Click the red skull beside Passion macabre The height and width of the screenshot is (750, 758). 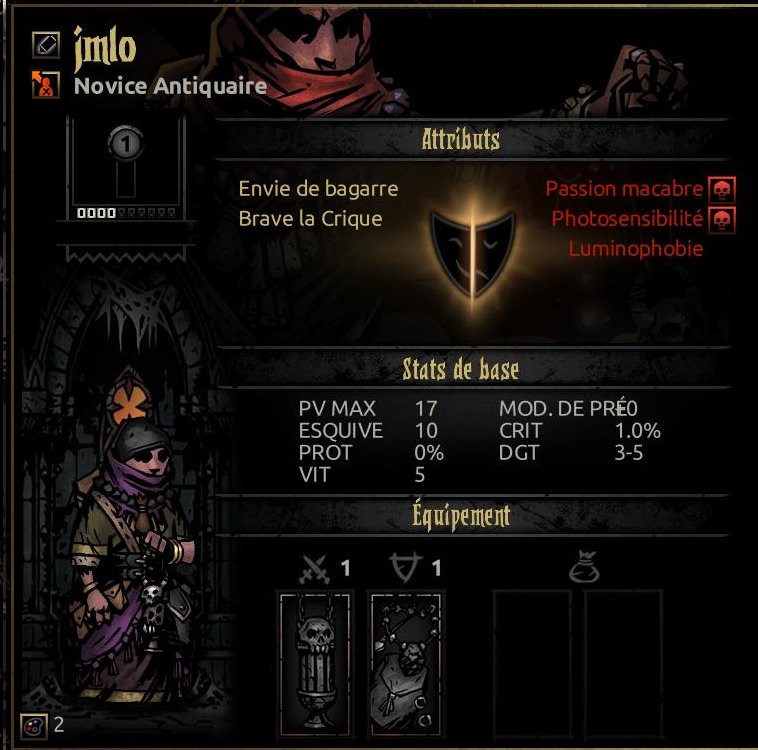pyautogui.click(x=721, y=189)
